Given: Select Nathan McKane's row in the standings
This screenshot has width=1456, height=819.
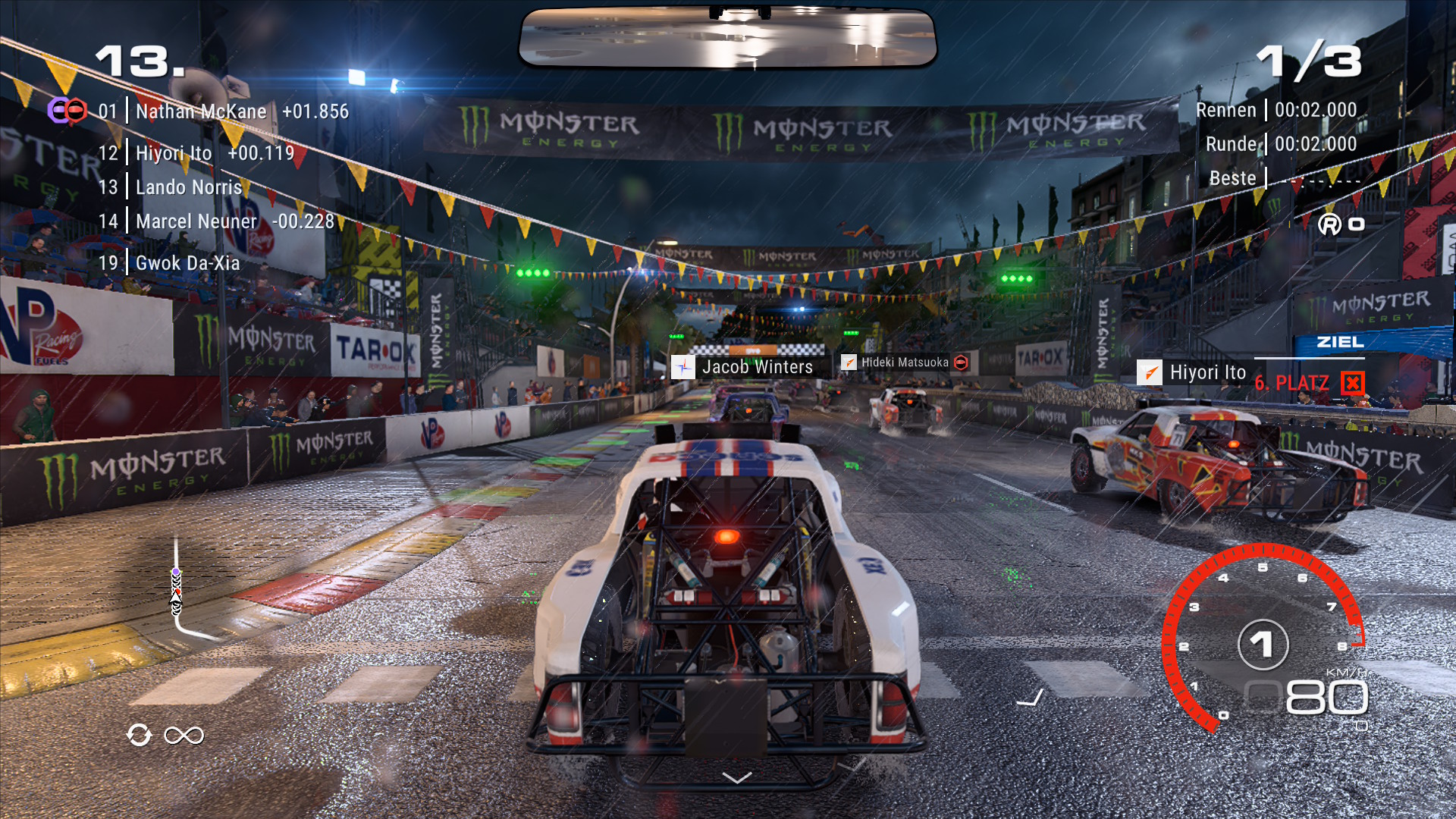Looking at the screenshot, I should tap(223, 111).
